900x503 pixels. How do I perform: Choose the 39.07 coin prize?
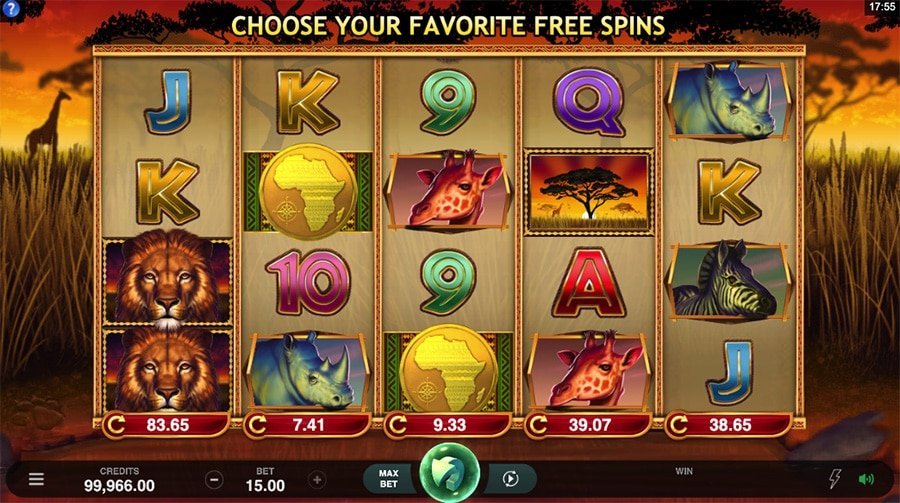click(589, 425)
